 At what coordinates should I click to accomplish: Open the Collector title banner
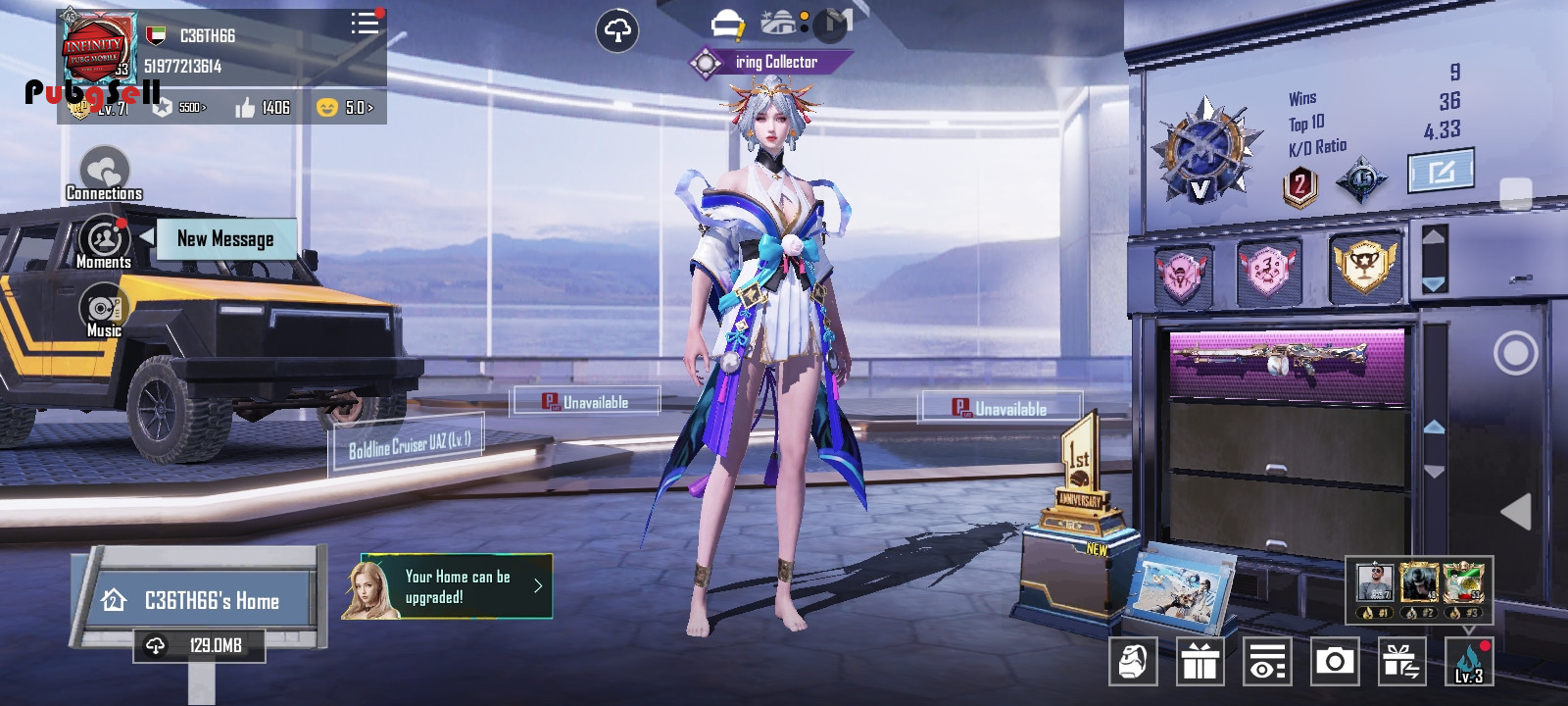coord(769,63)
